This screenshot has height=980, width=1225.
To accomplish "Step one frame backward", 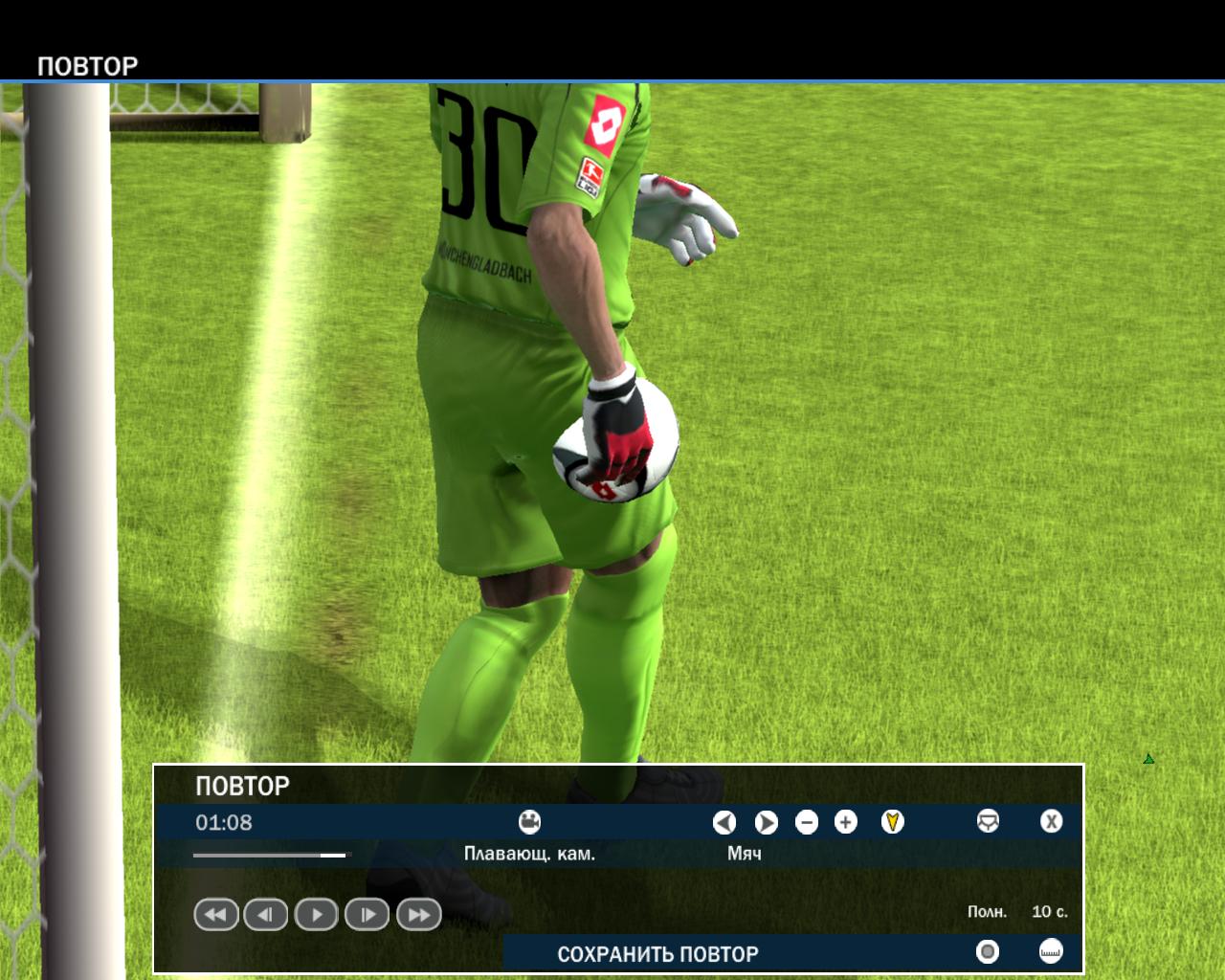I will (x=266, y=915).
